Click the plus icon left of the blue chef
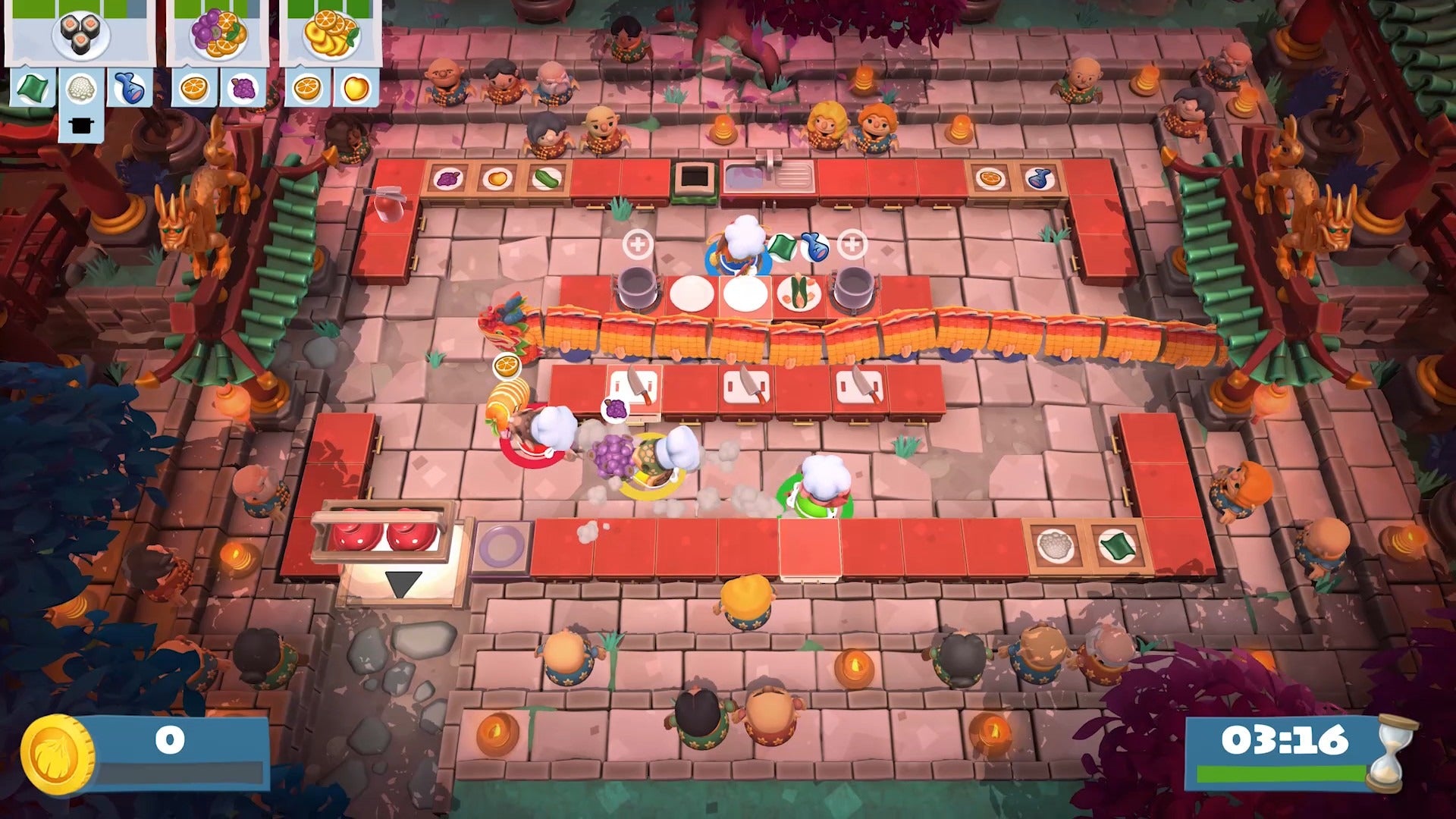Viewport: 1456px width, 819px height. (x=638, y=243)
